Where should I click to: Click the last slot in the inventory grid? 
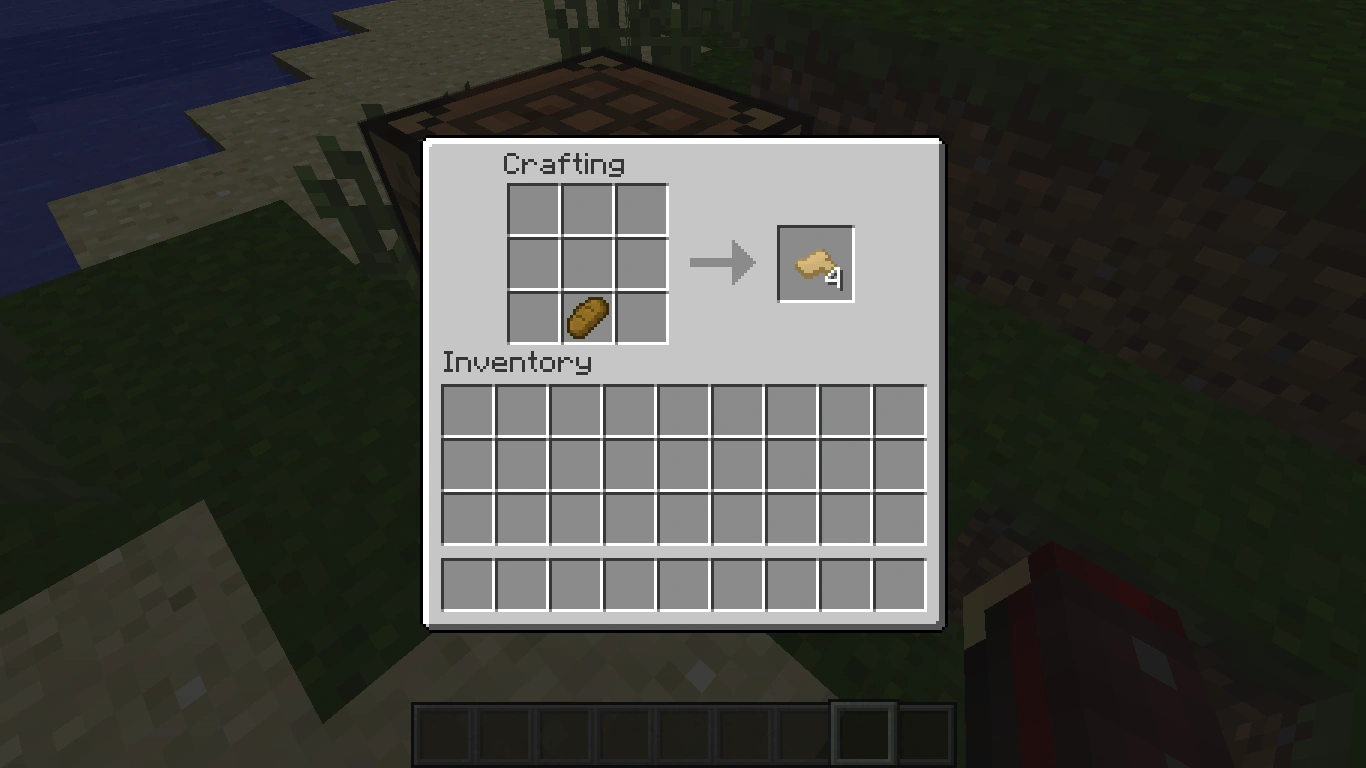[898, 520]
